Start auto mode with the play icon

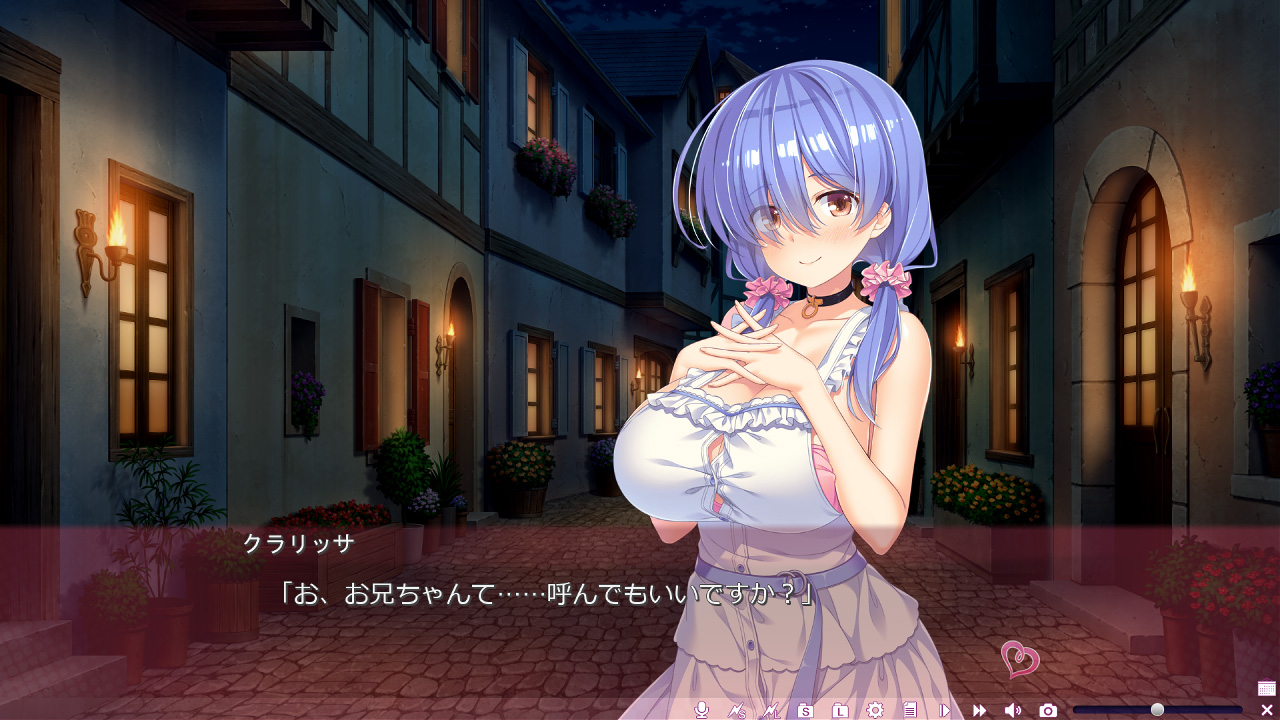tap(944, 710)
